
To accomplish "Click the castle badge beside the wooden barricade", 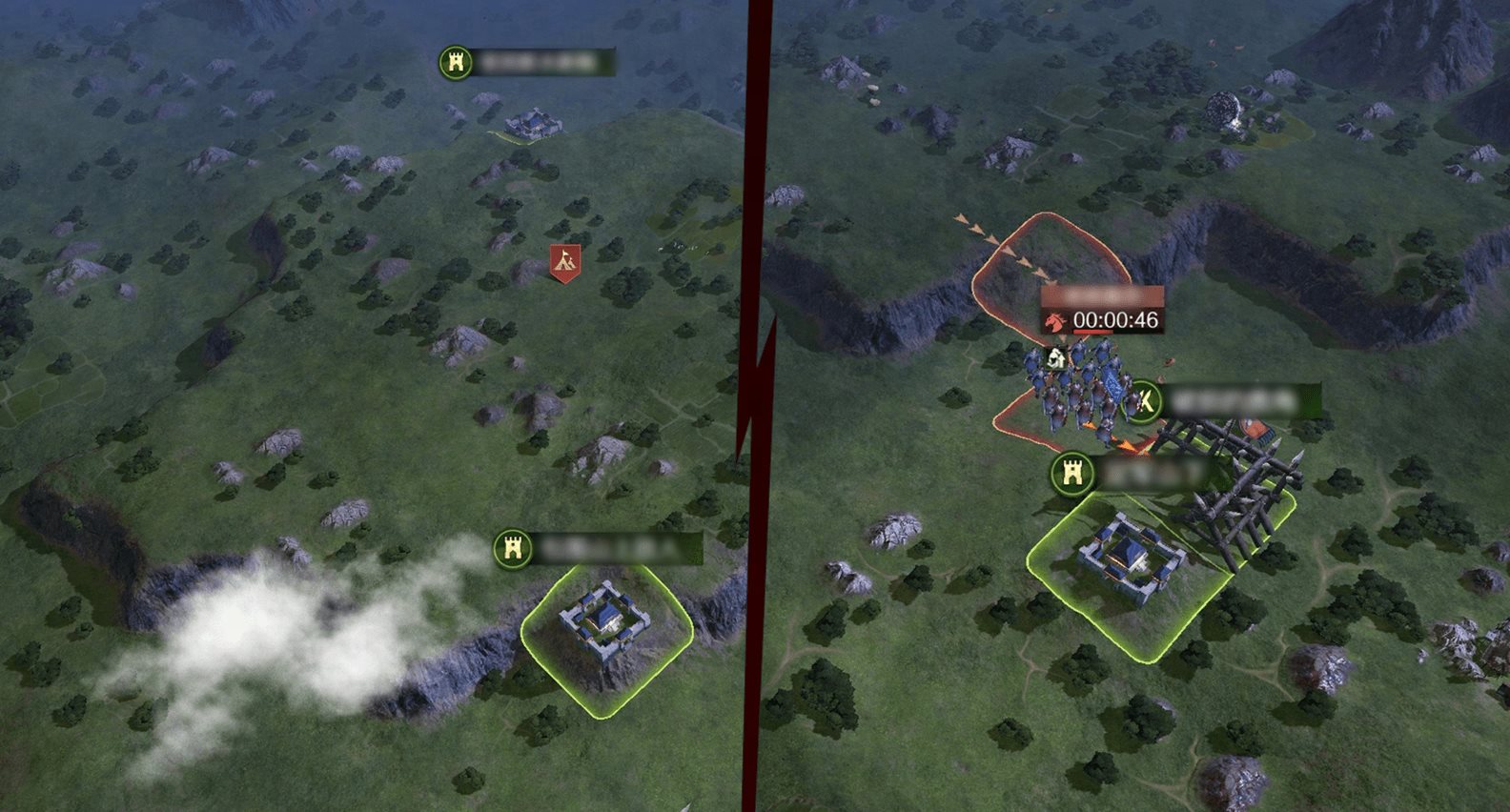I will 1071,474.
